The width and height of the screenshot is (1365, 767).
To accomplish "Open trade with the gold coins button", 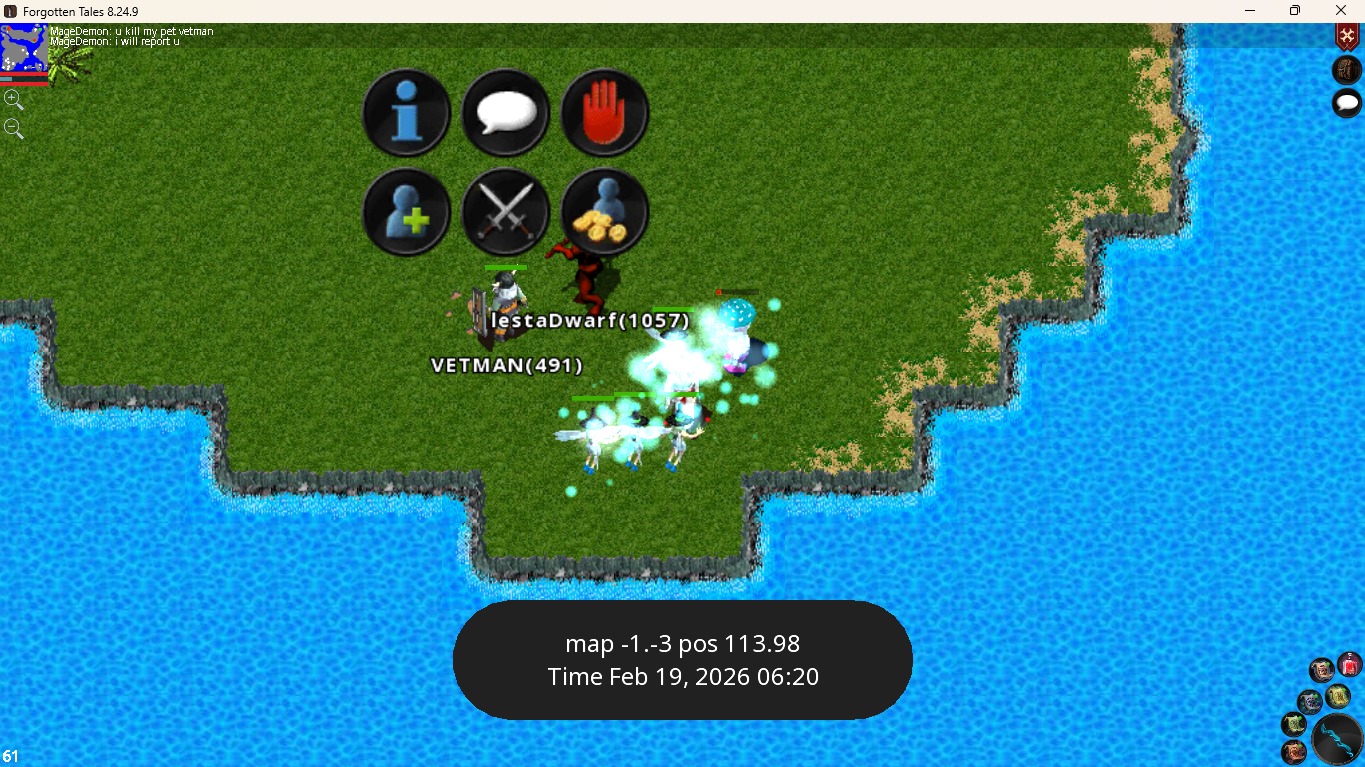I will point(605,212).
